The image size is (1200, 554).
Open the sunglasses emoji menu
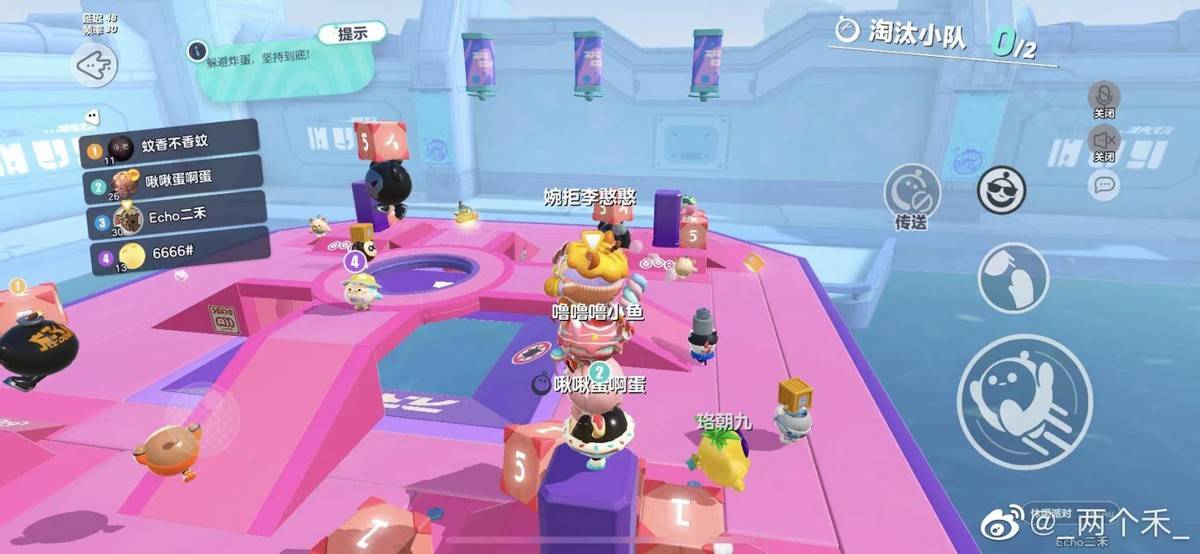[x=997, y=190]
